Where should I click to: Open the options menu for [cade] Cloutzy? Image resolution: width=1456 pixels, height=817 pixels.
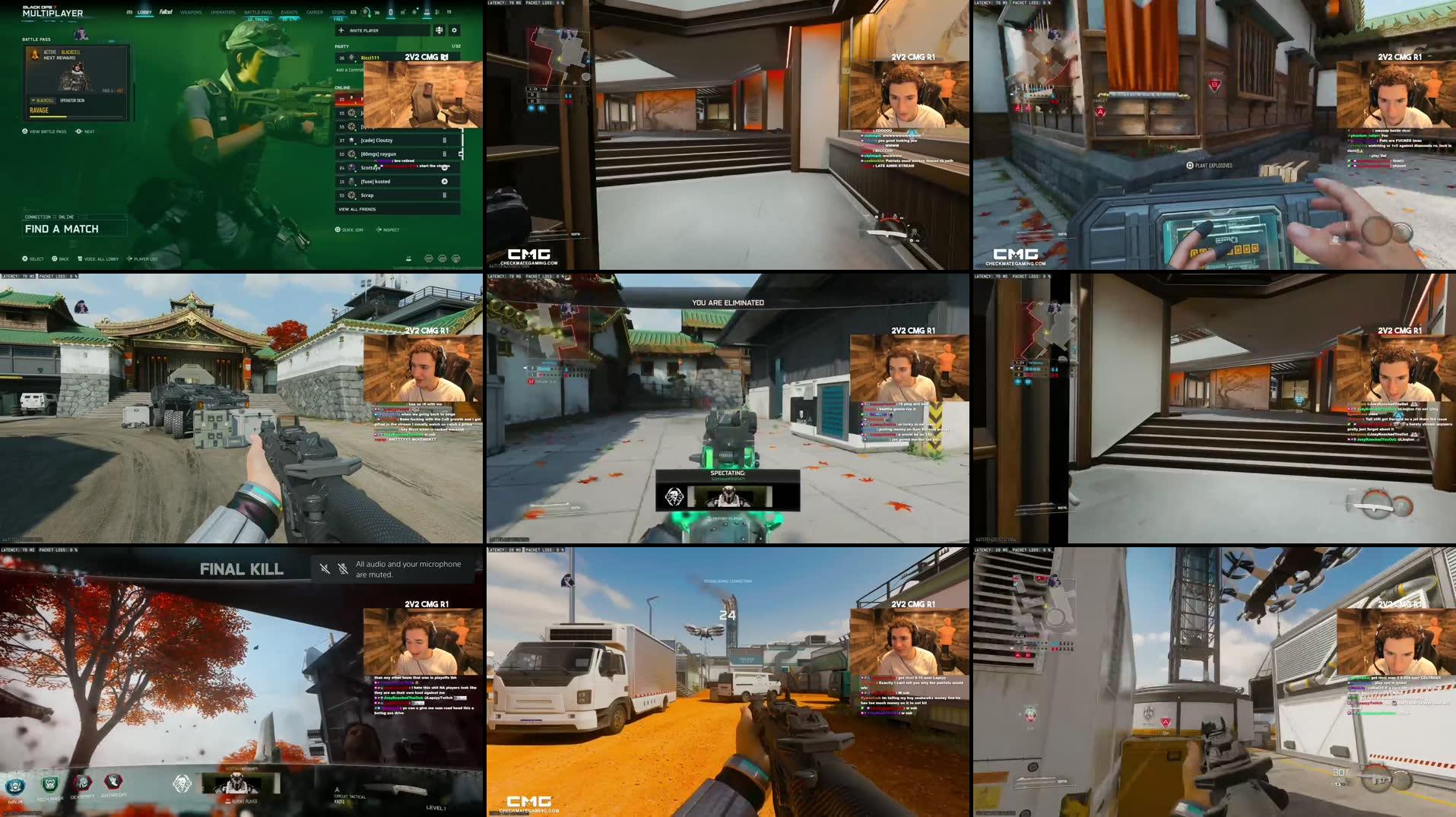click(444, 141)
